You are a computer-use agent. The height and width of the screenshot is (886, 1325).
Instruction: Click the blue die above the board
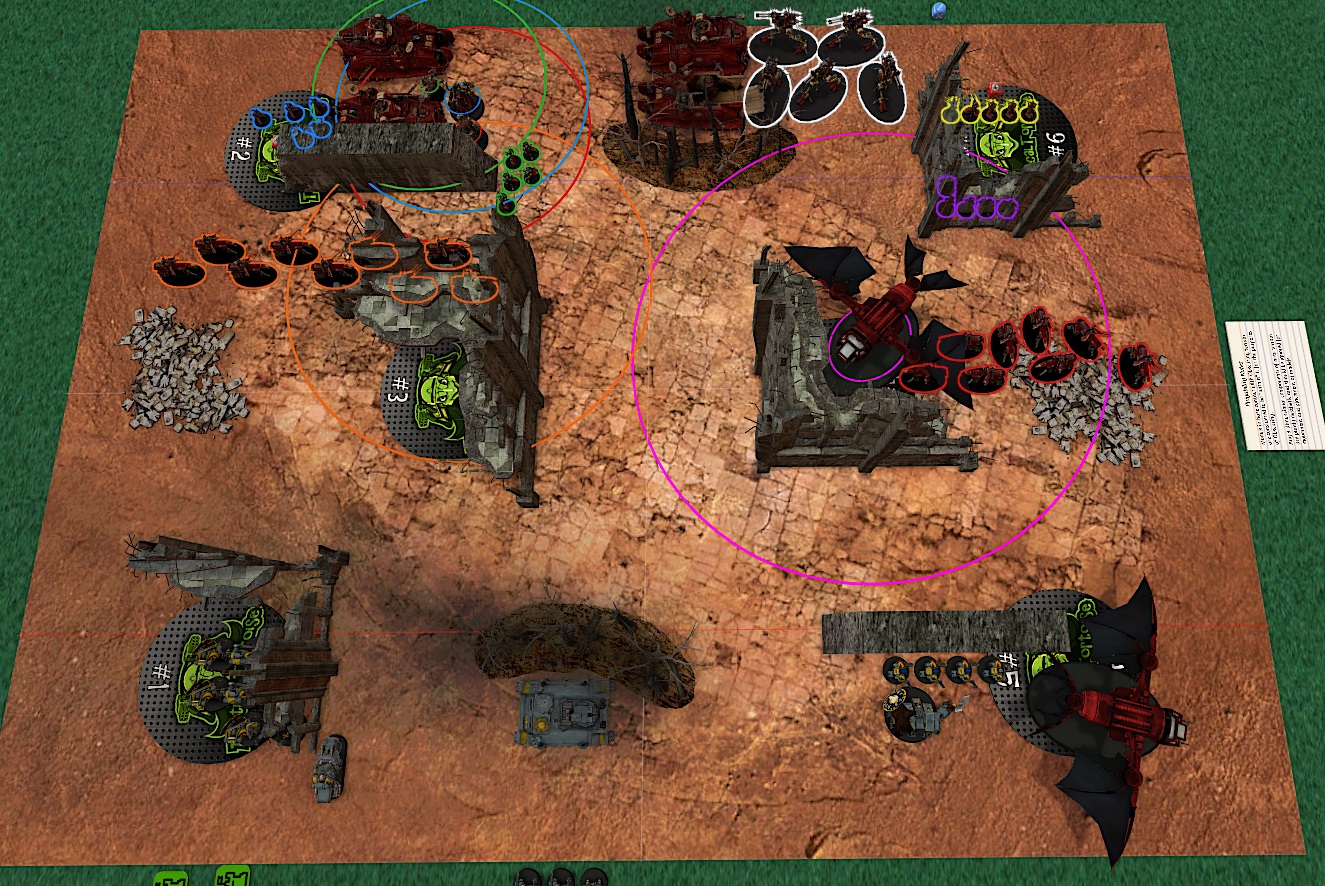pos(938,11)
